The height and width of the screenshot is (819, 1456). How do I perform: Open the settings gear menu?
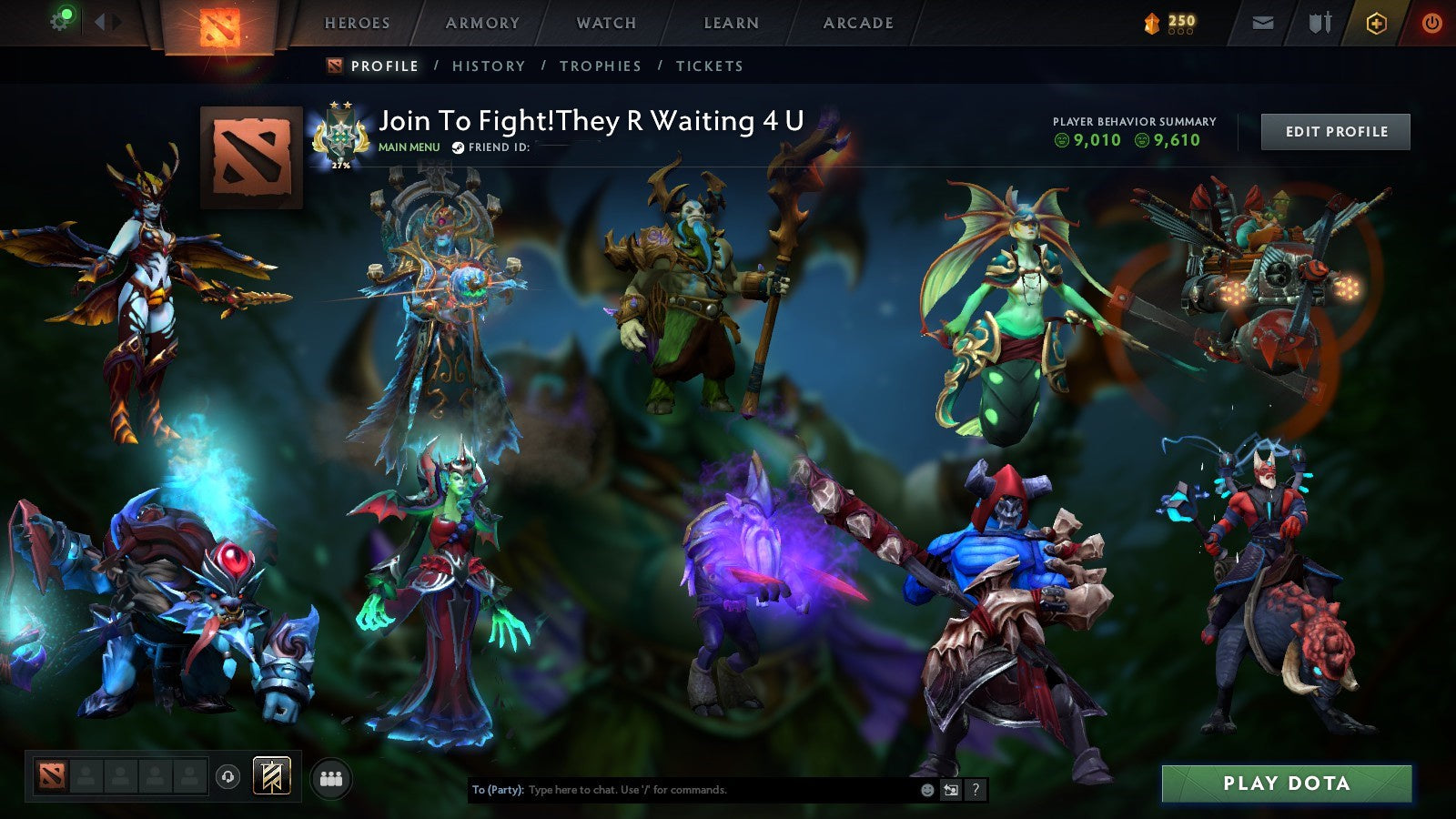click(60, 20)
